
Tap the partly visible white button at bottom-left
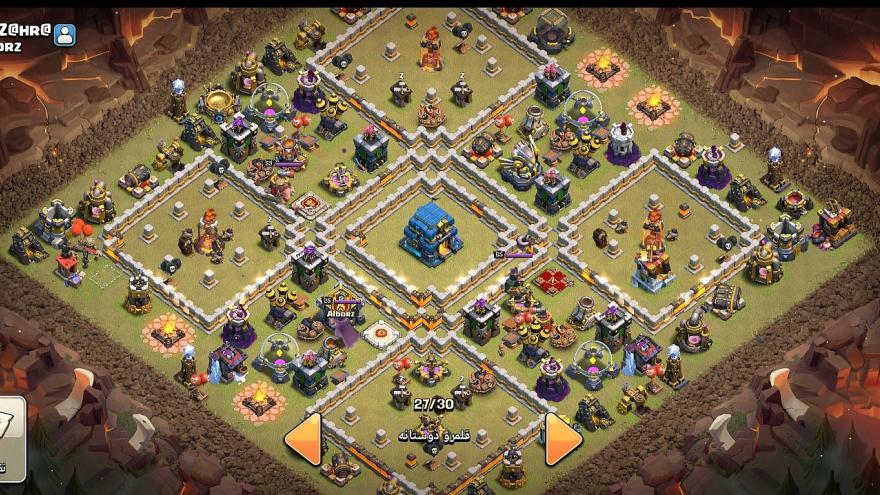pos(11,438)
